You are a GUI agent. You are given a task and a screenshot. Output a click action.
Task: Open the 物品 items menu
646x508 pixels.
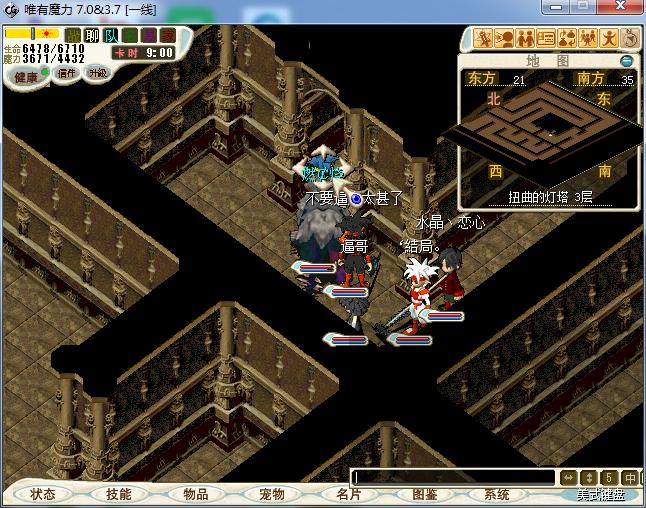pos(195,494)
